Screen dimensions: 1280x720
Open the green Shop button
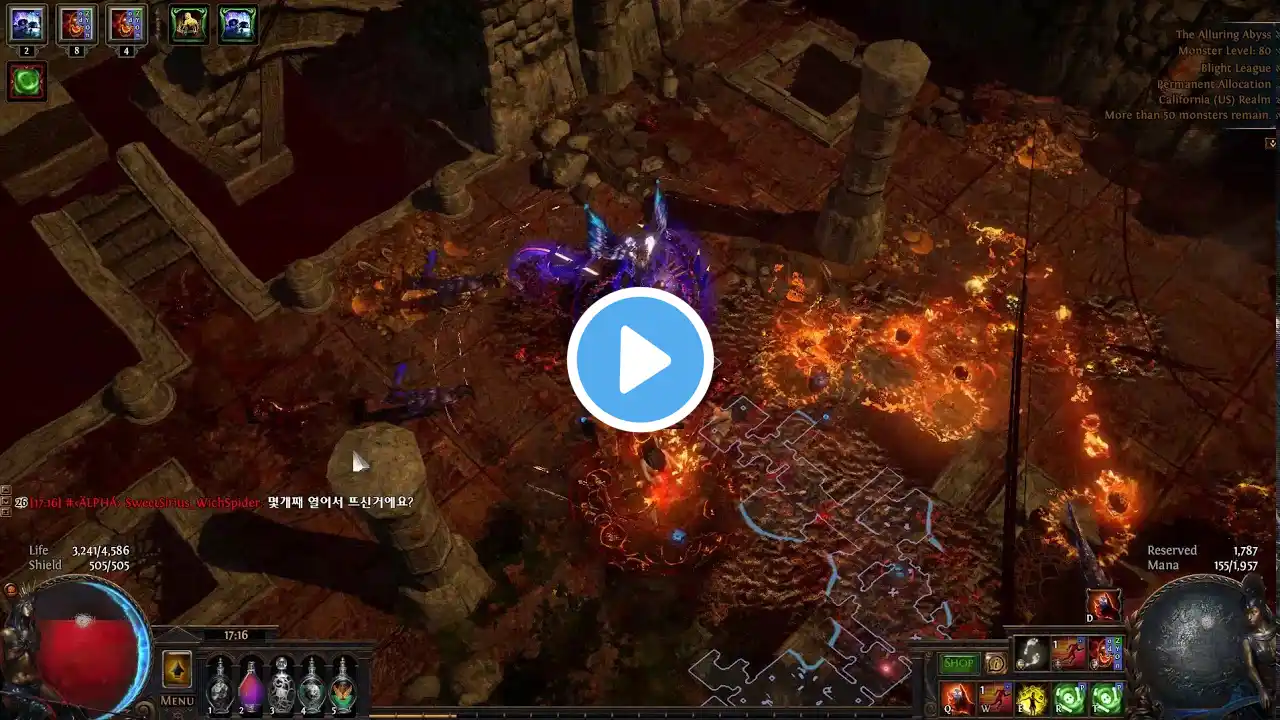(x=959, y=663)
